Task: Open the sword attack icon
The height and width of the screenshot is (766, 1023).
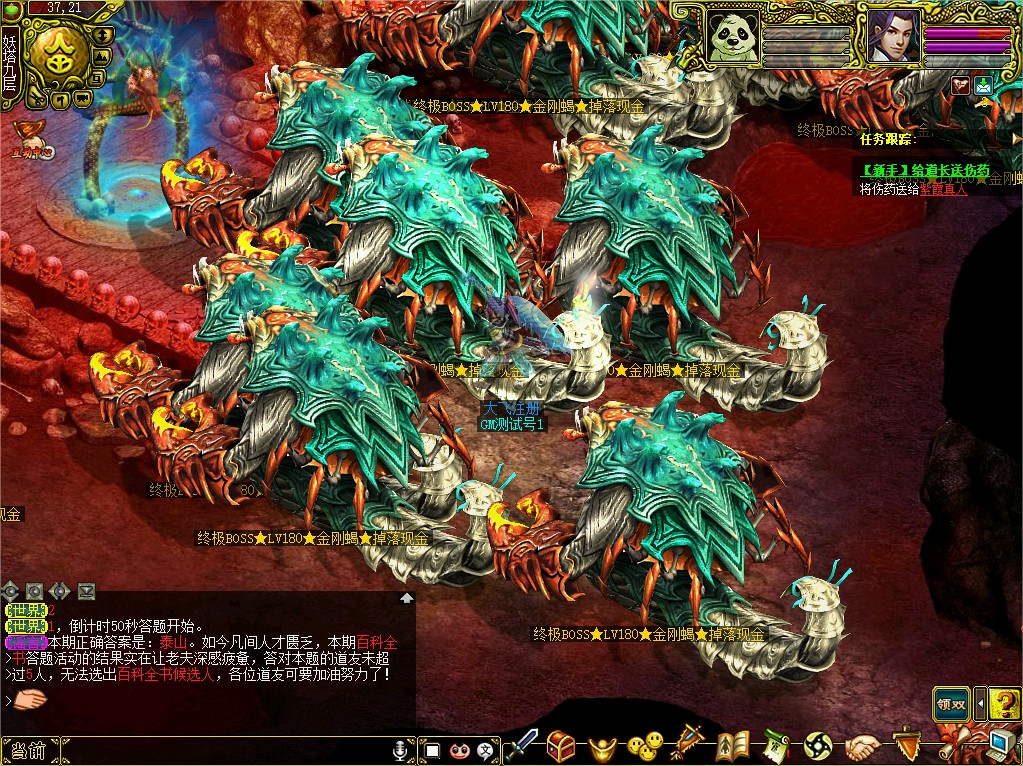Action: [x=522, y=746]
